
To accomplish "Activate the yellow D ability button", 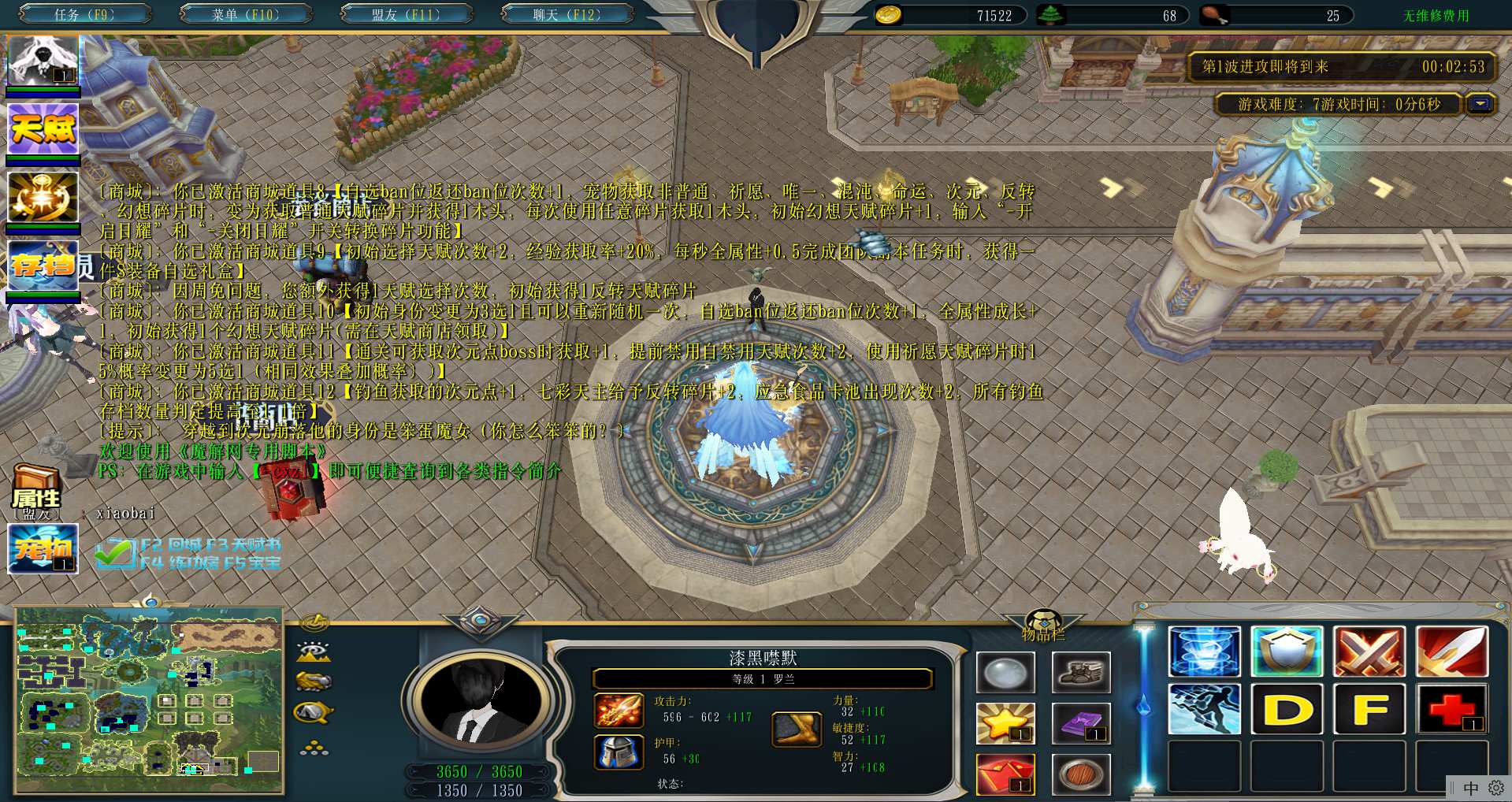I will pos(1287,709).
